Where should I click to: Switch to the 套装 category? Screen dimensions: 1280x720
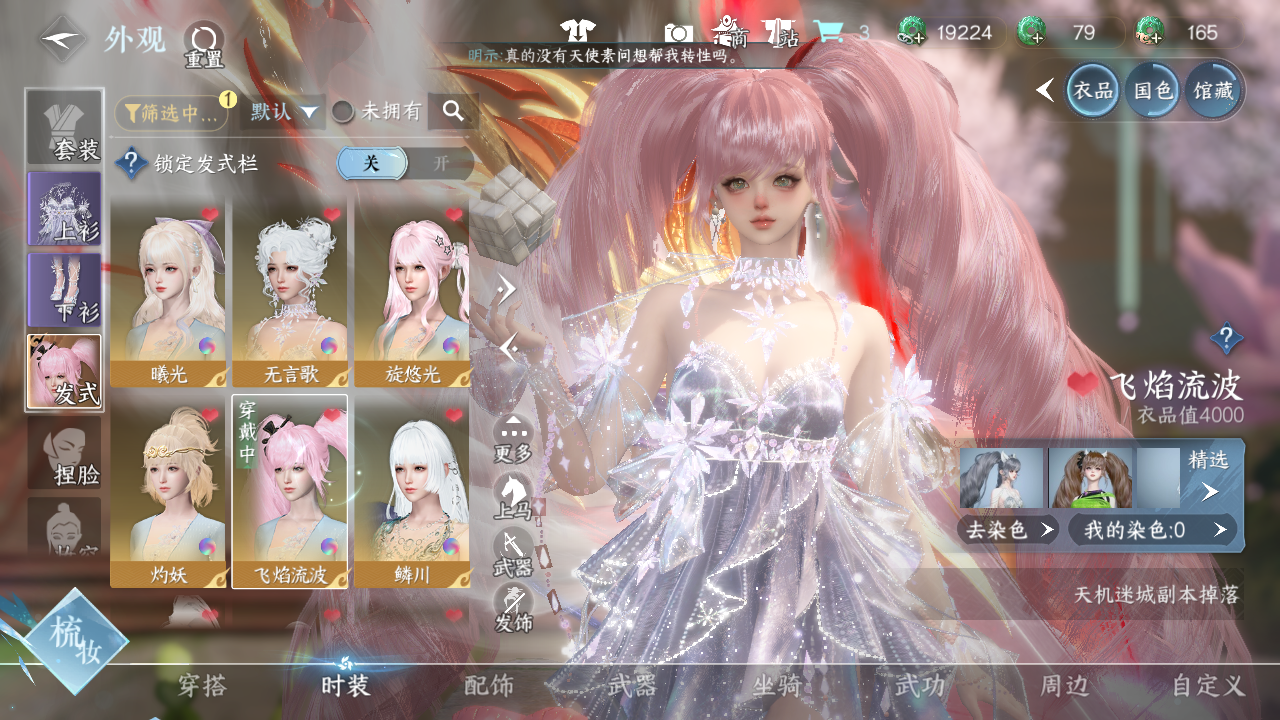pos(65,127)
